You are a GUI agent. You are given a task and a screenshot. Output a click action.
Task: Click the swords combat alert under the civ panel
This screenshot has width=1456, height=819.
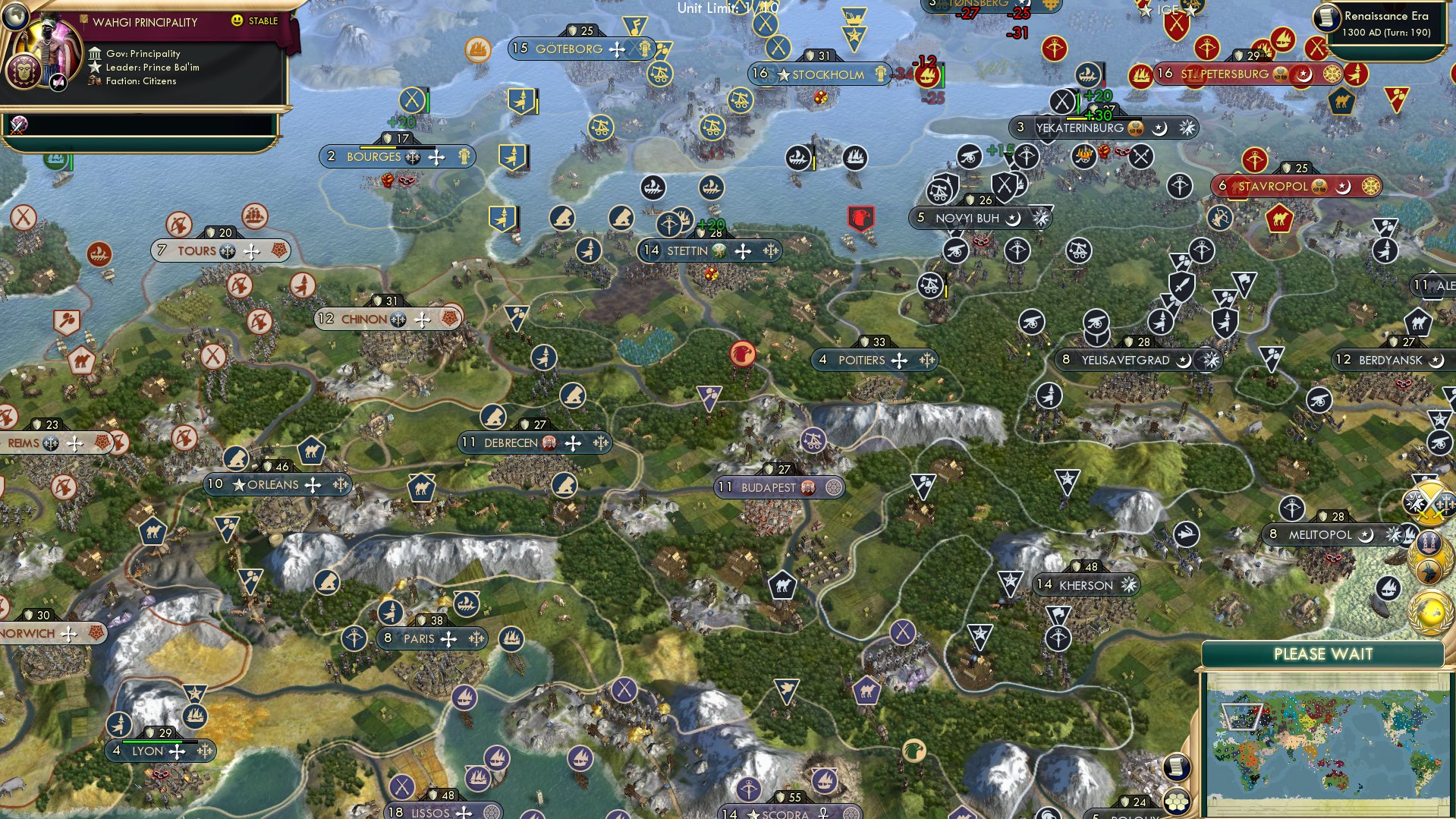(17, 126)
